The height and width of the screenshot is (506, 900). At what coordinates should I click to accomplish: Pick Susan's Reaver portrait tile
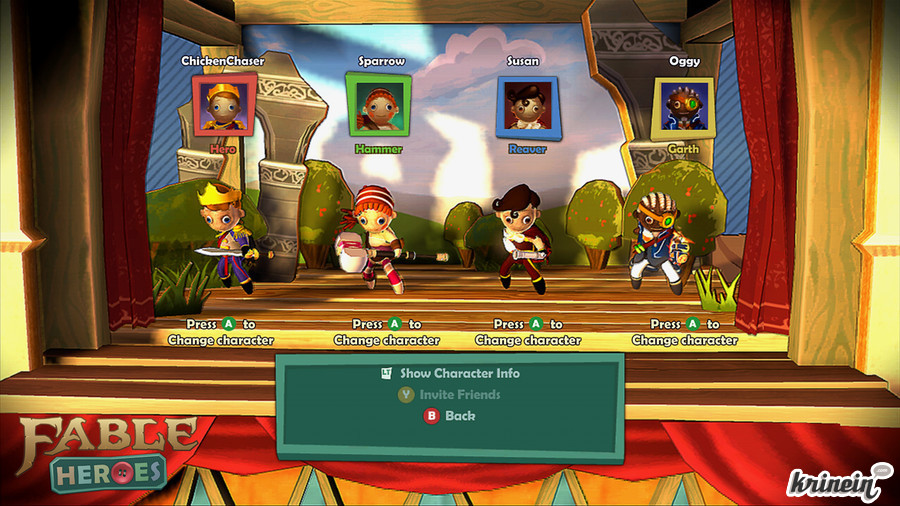pos(527,106)
